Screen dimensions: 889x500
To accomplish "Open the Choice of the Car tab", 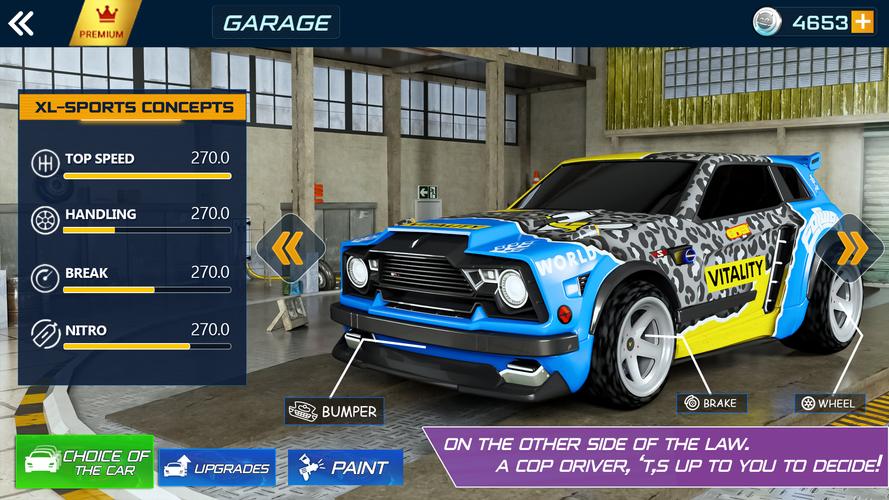I will (x=85, y=462).
